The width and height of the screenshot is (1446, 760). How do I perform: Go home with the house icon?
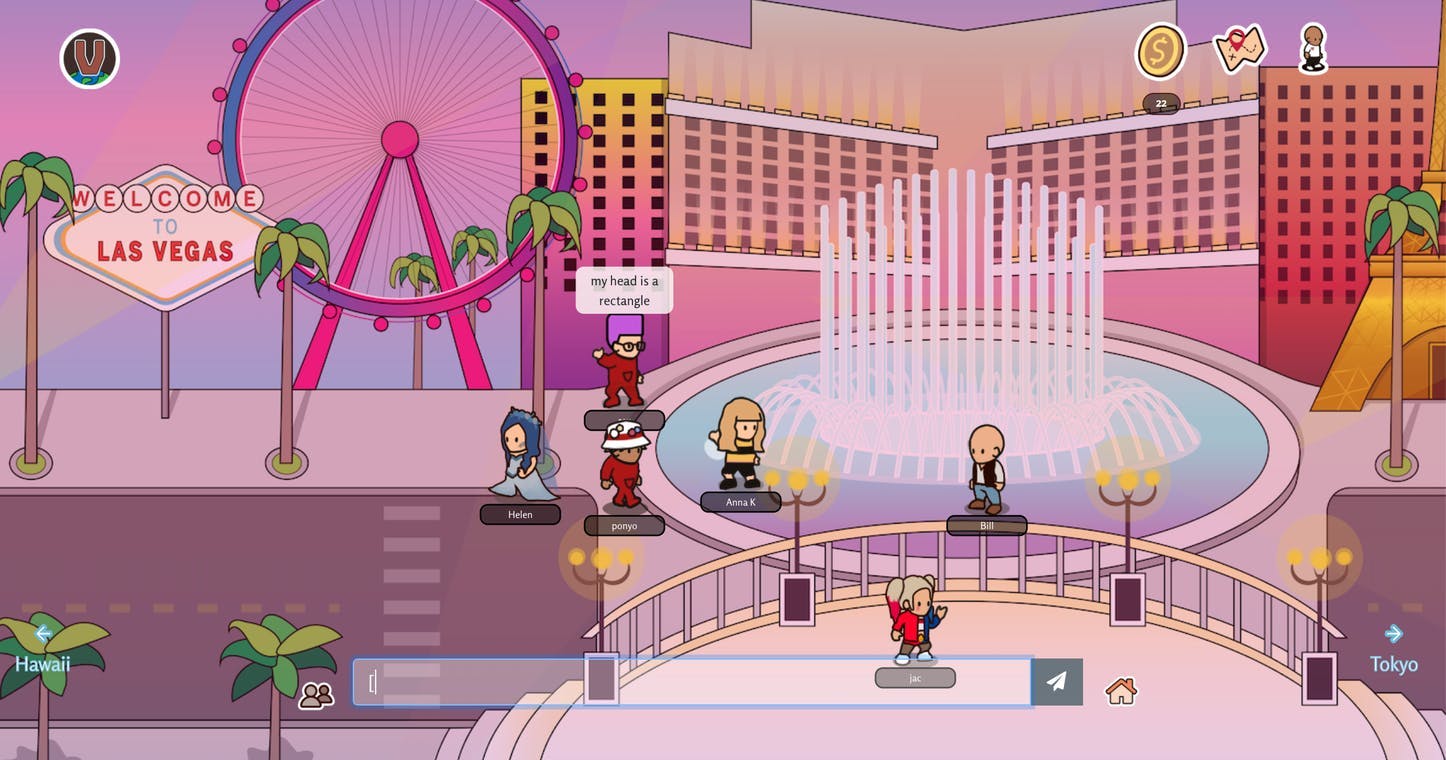pyautogui.click(x=1121, y=691)
